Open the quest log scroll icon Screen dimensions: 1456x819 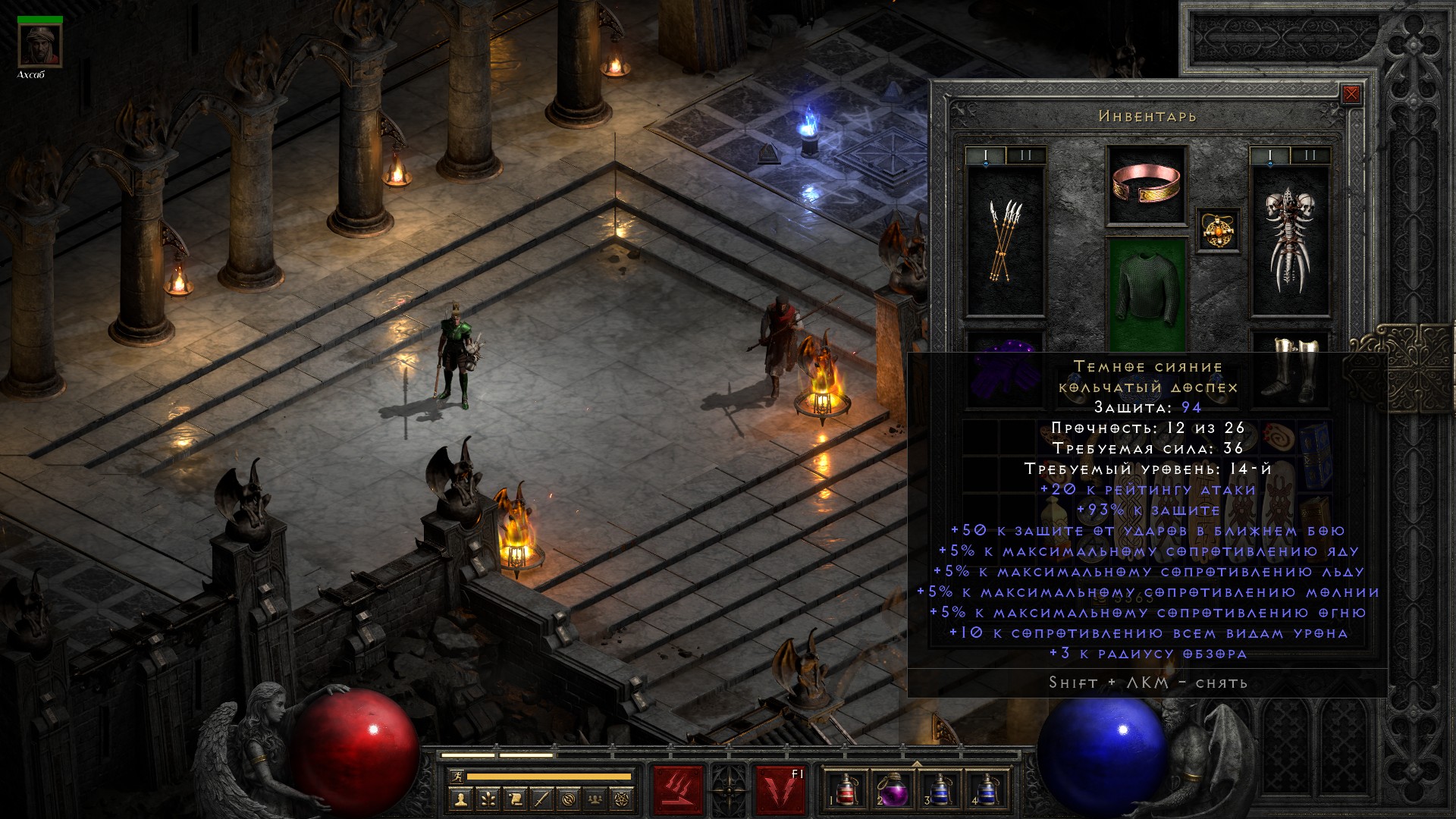514,799
